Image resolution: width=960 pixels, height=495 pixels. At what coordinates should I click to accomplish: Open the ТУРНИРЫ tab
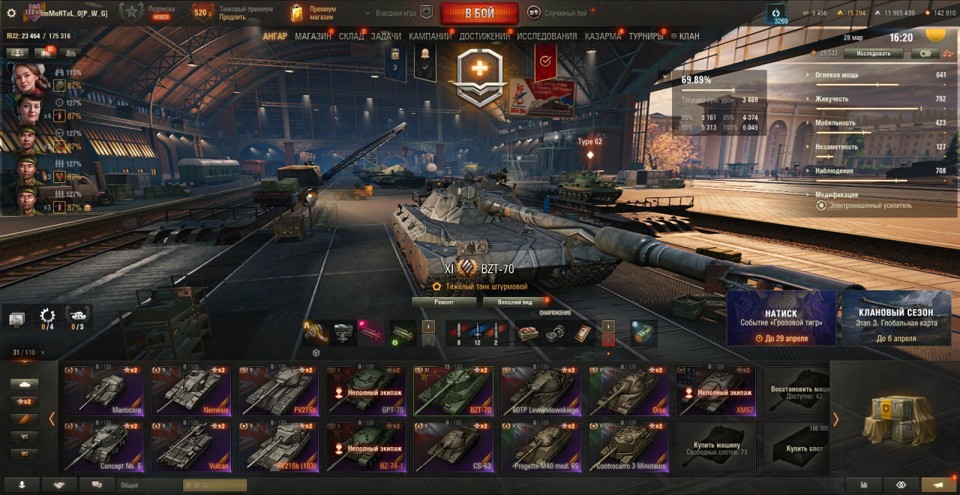pyautogui.click(x=646, y=36)
